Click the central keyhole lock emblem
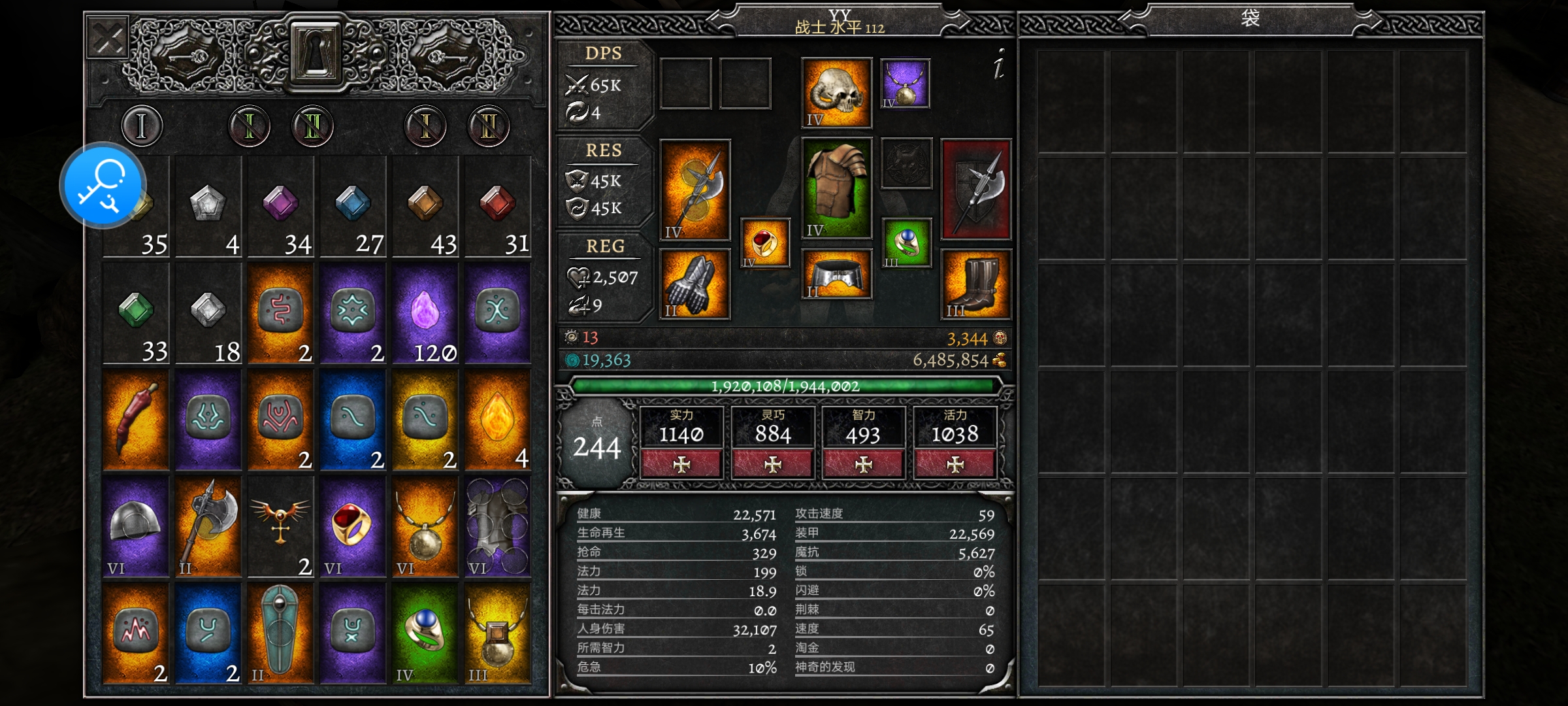Image resolution: width=1568 pixels, height=706 pixels. point(315,52)
